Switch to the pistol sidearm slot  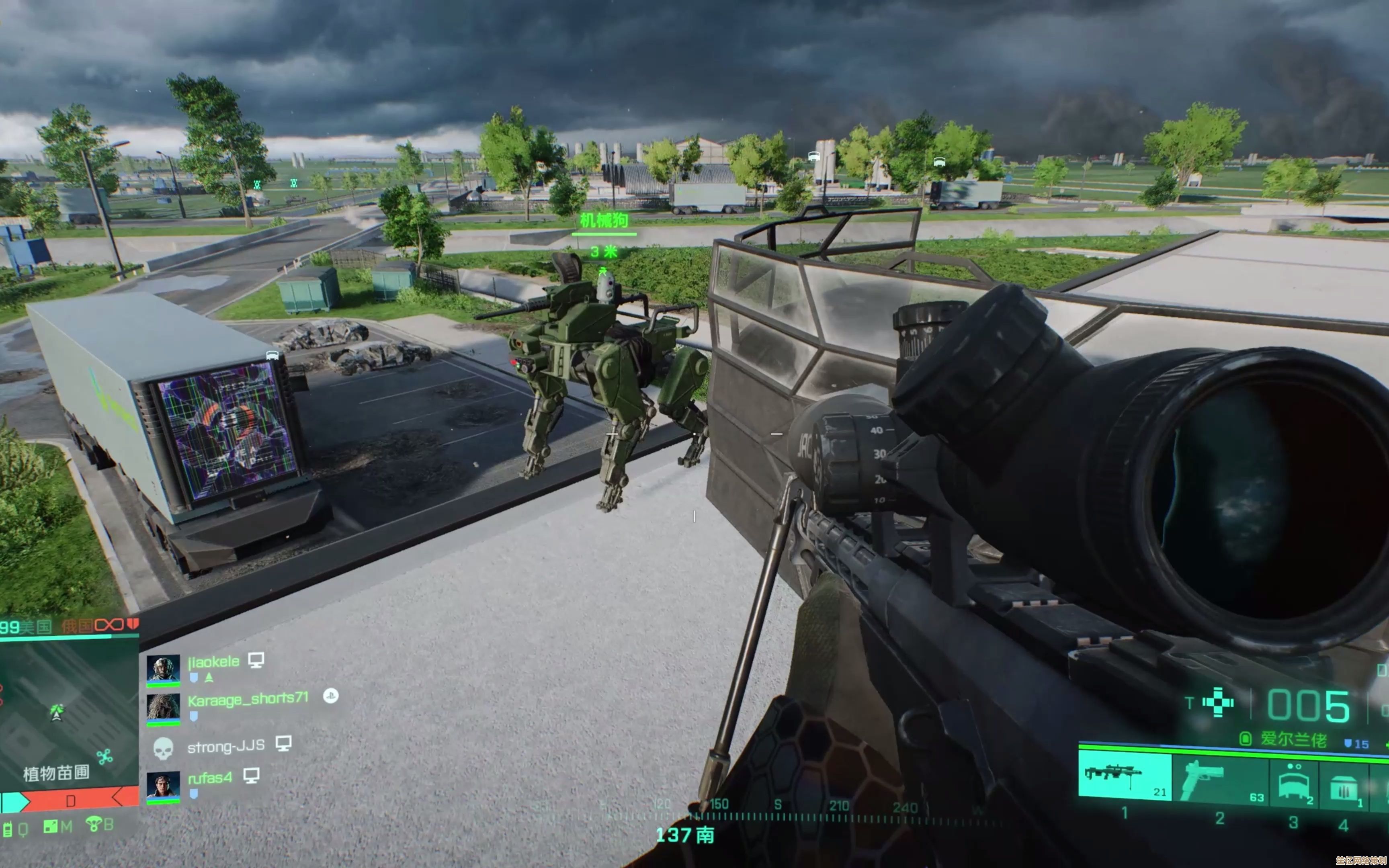pos(1220,780)
